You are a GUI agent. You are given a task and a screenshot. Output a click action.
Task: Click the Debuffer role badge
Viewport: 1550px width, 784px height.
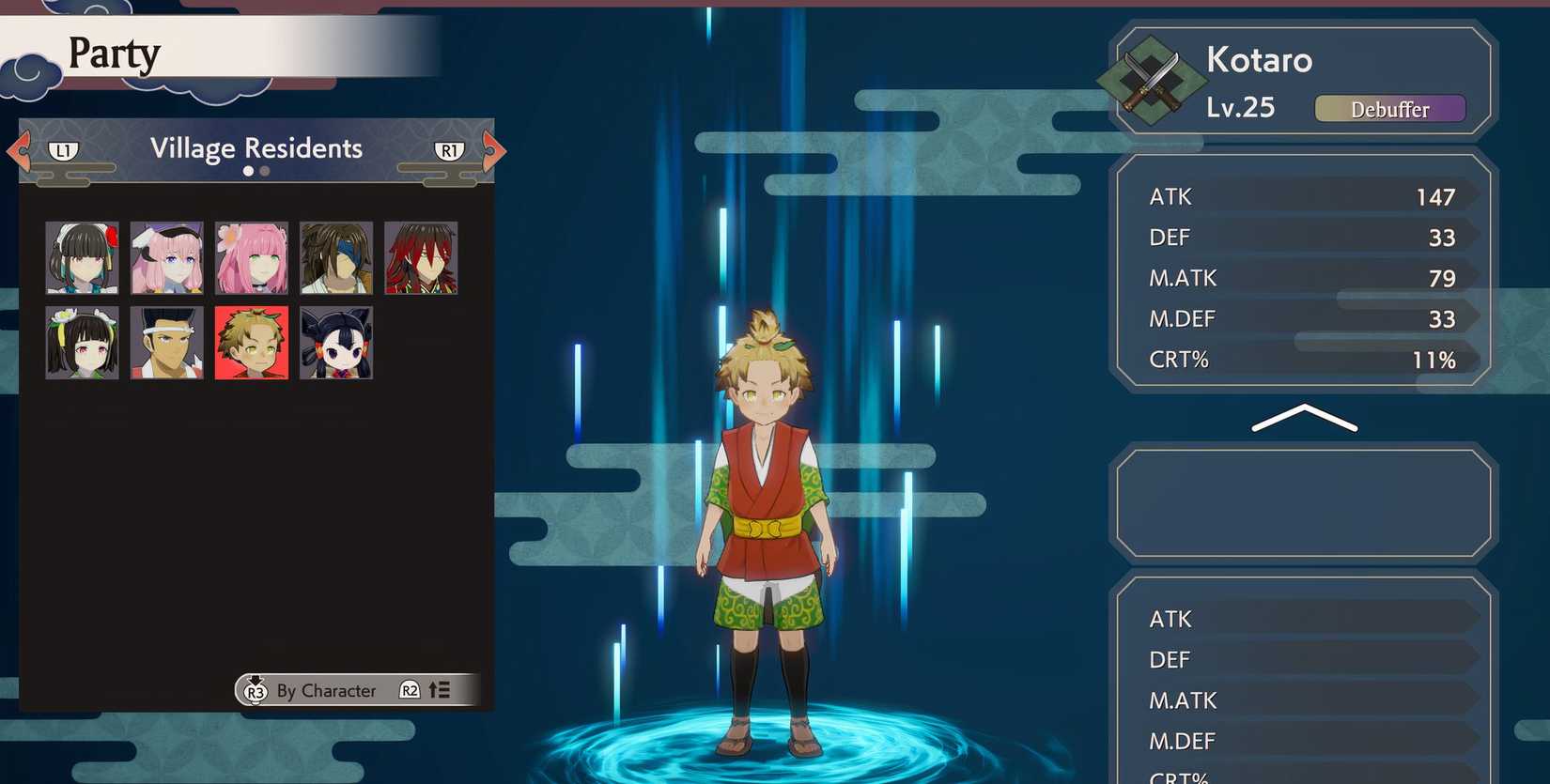pos(1390,108)
